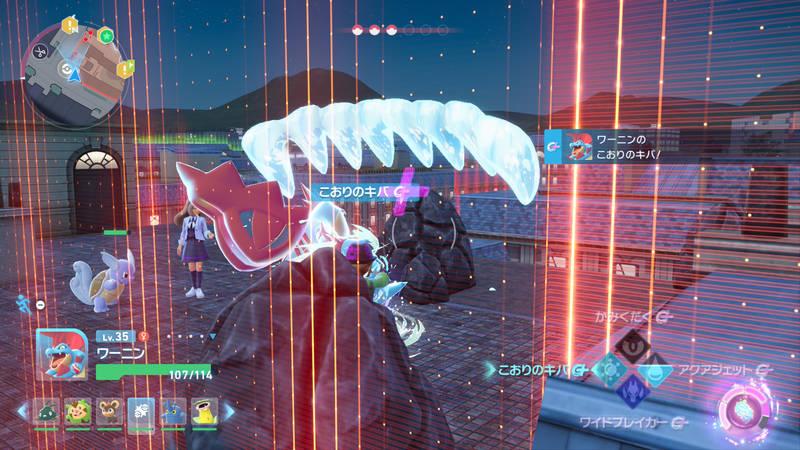
Task: Select the ワーニン portrait in the party panel
Action: [61, 354]
